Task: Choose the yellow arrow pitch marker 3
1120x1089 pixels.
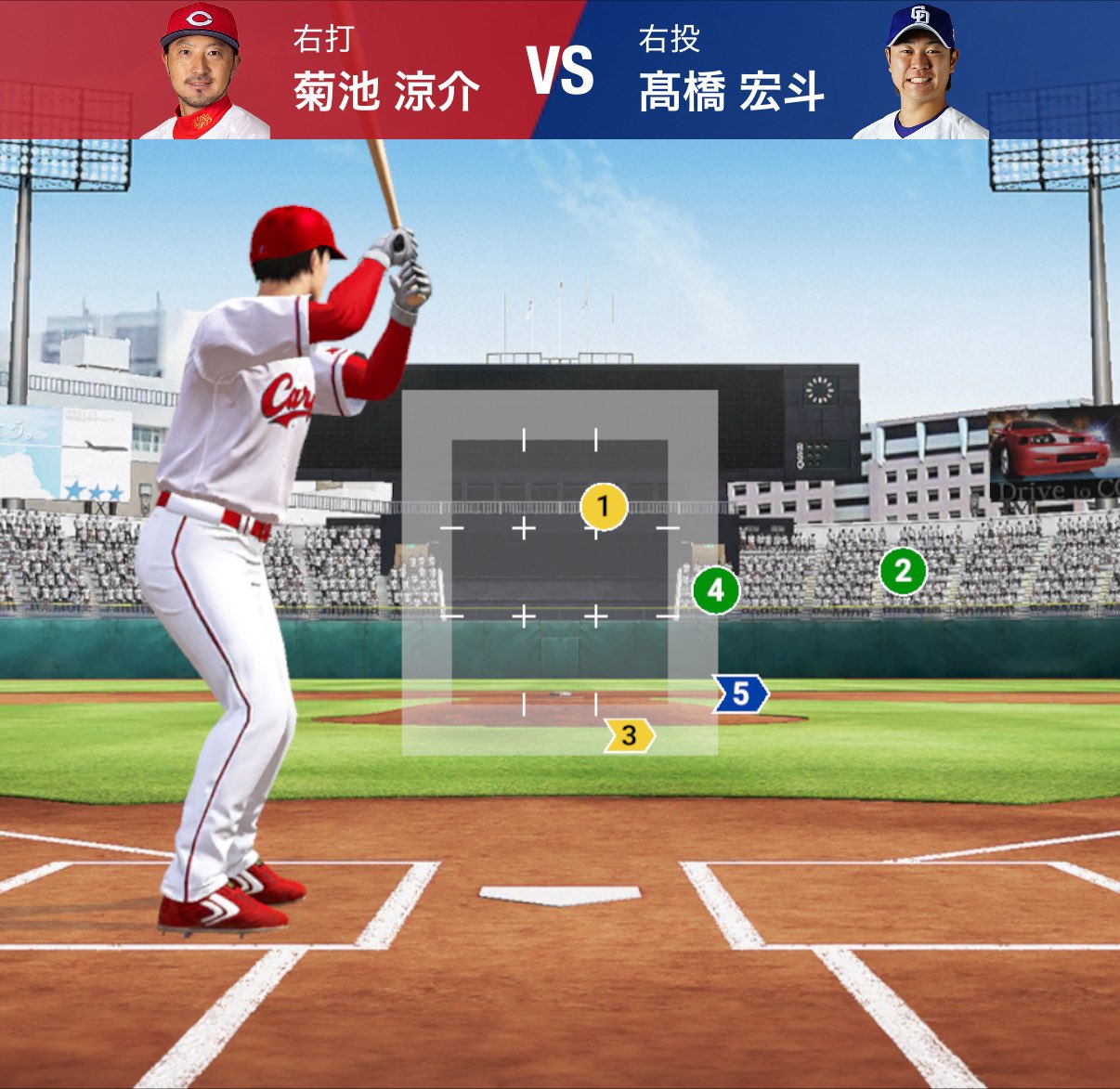Action: 629,735
